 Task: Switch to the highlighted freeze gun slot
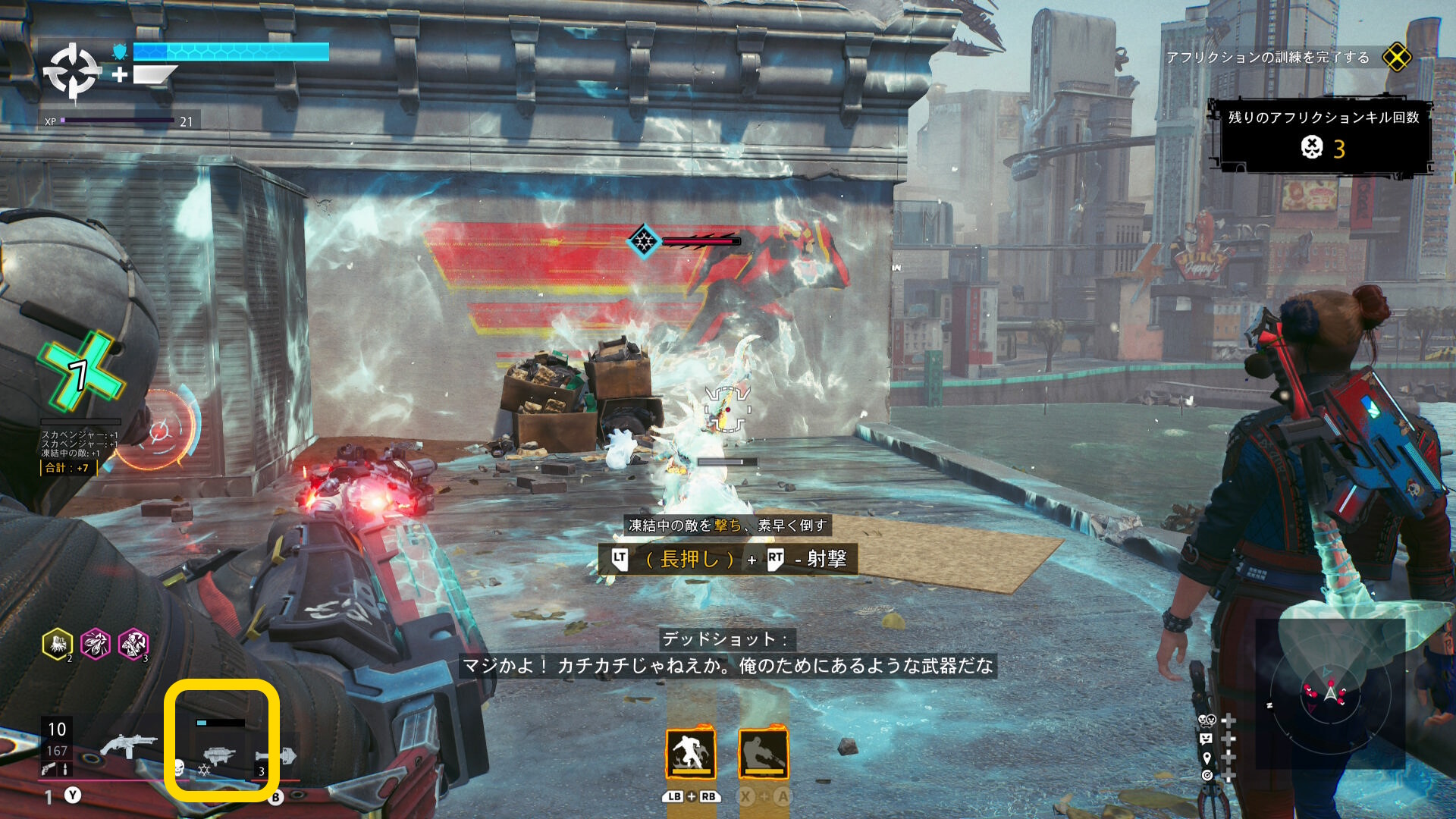[x=221, y=754]
